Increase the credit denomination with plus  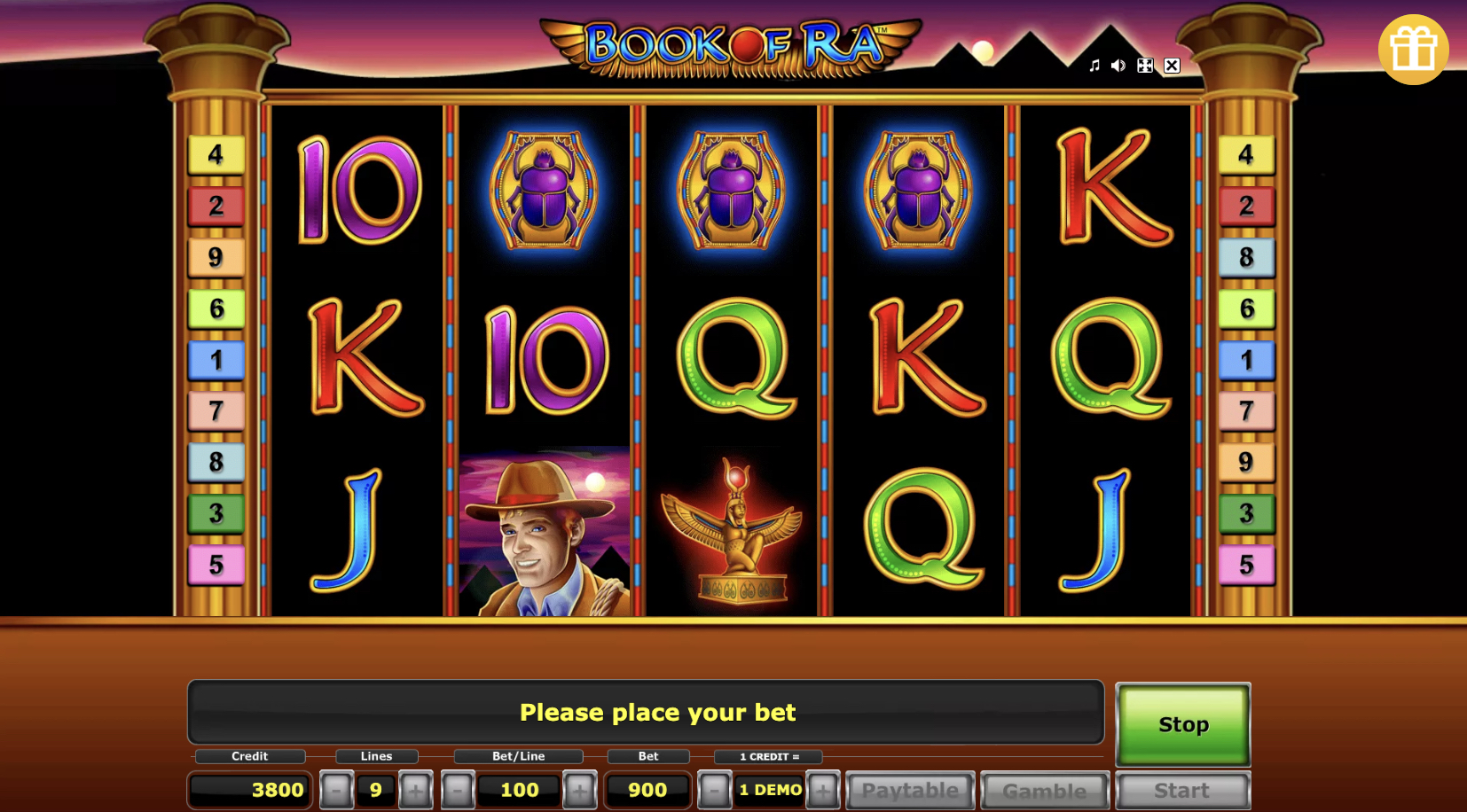(x=822, y=789)
